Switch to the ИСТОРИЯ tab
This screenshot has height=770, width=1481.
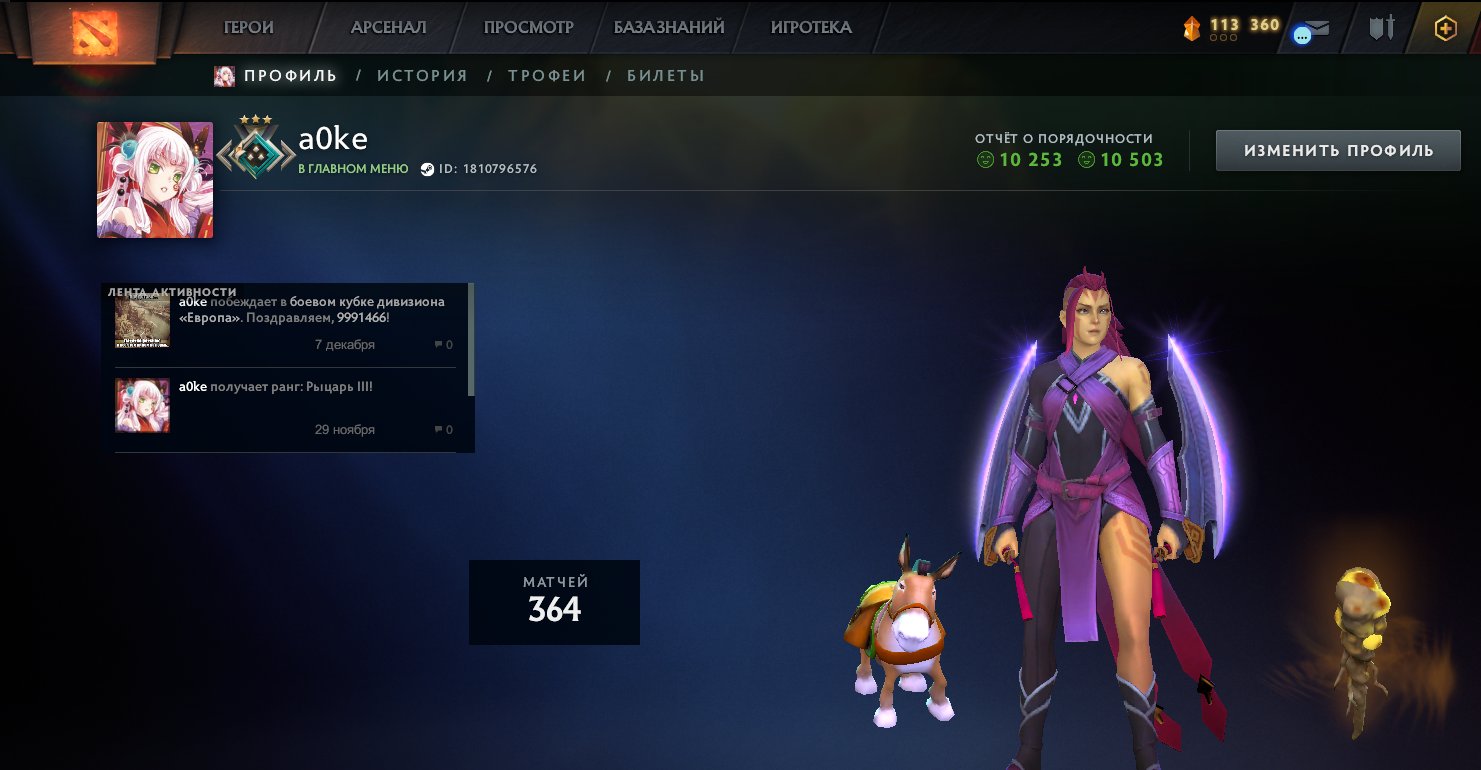pyautogui.click(x=421, y=75)
